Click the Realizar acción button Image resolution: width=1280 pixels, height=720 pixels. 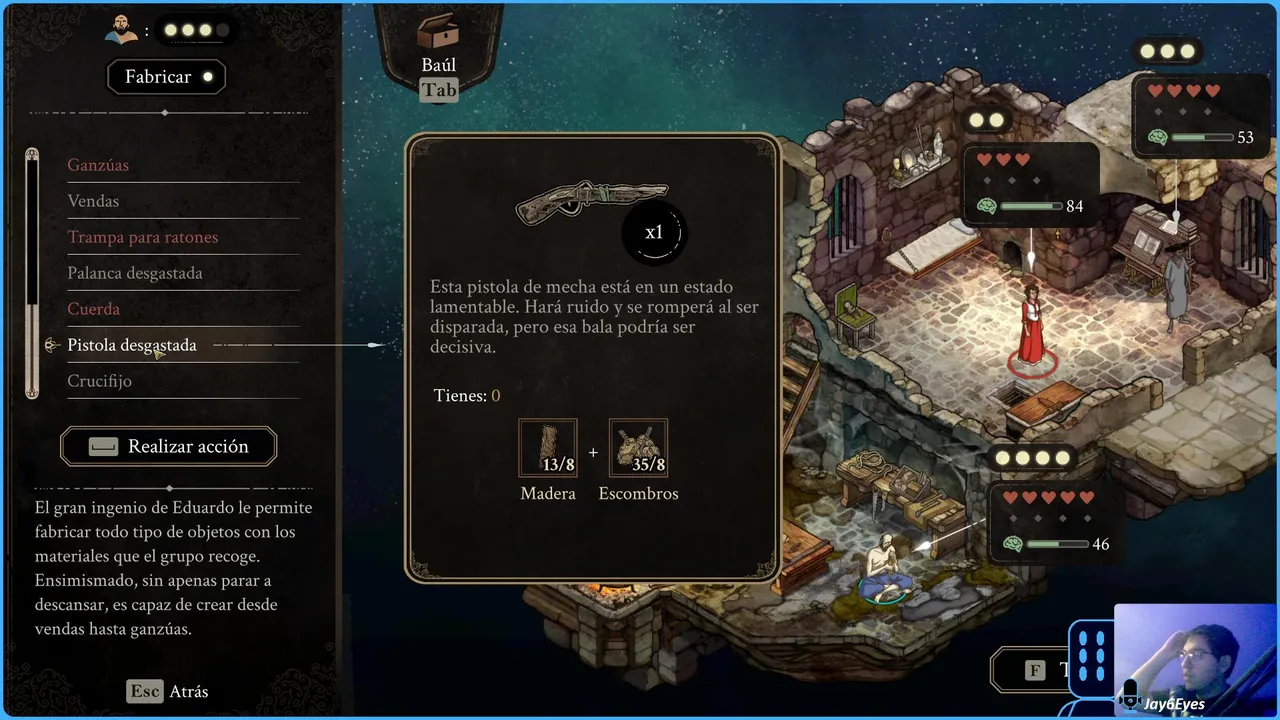169,447
